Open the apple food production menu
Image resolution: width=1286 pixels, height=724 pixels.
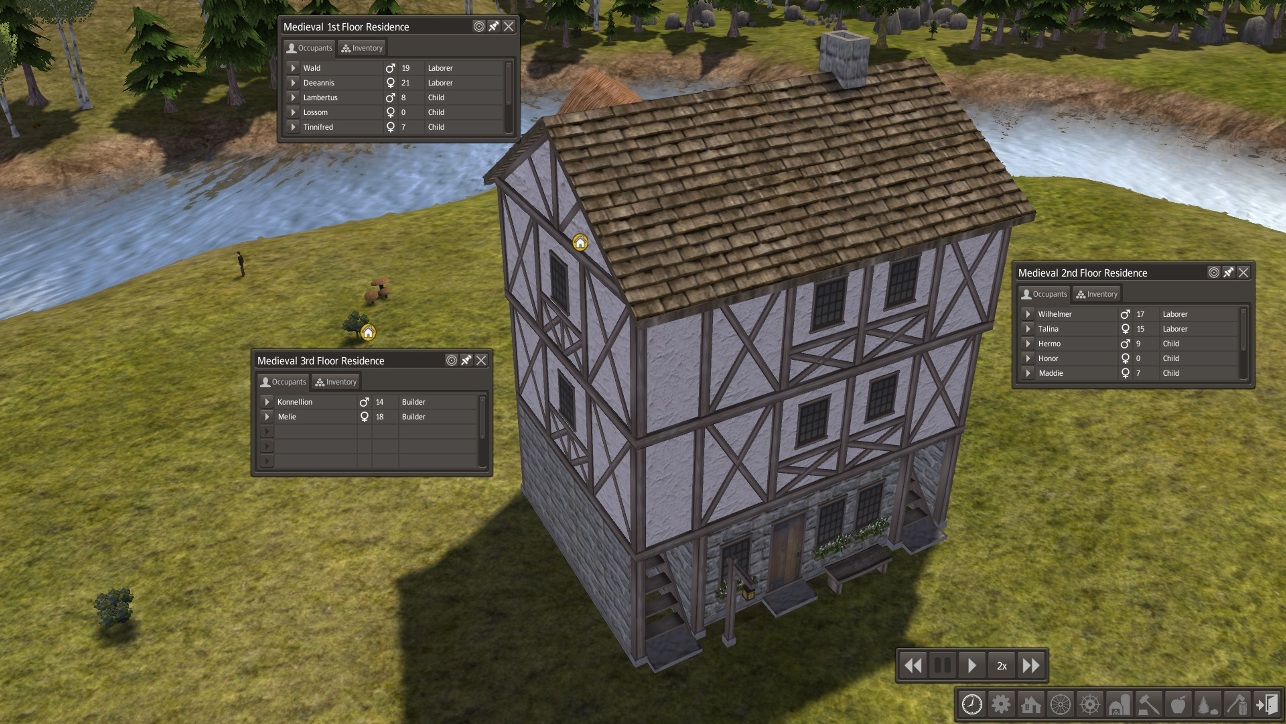(1177, 704)
